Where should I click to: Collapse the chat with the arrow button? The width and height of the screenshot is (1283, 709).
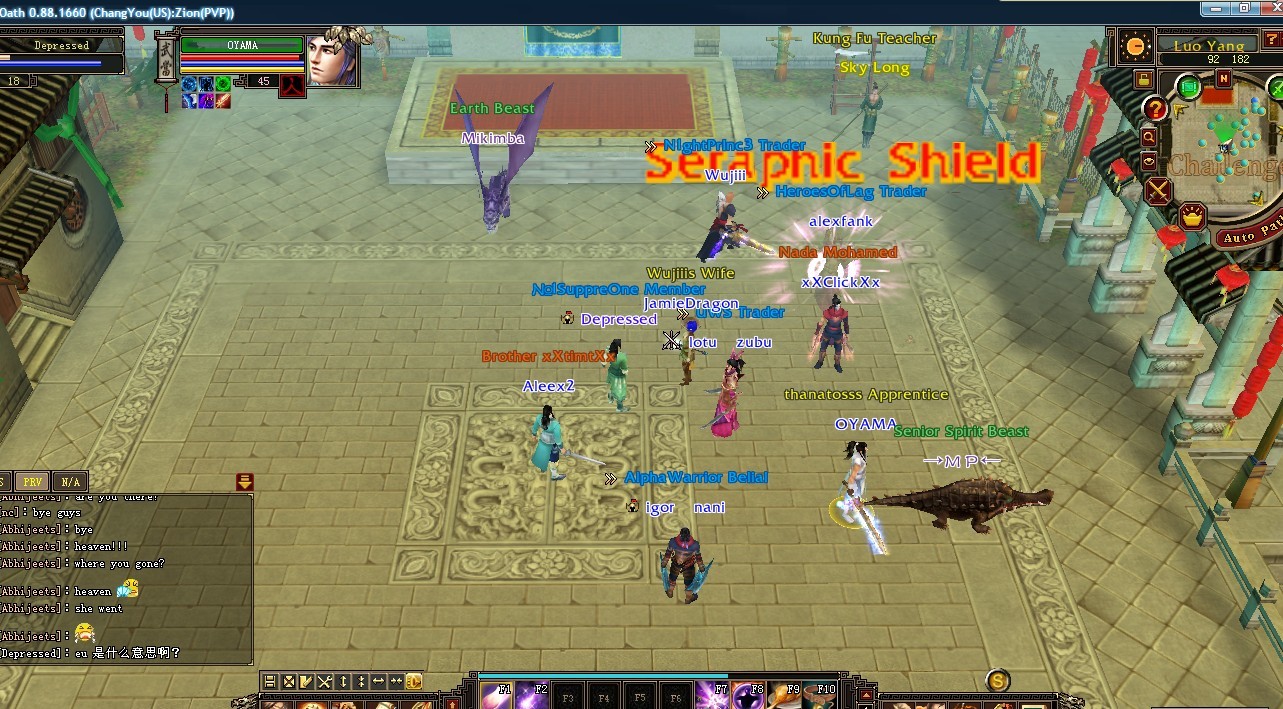pyautogui.click(x=245, y=482)
